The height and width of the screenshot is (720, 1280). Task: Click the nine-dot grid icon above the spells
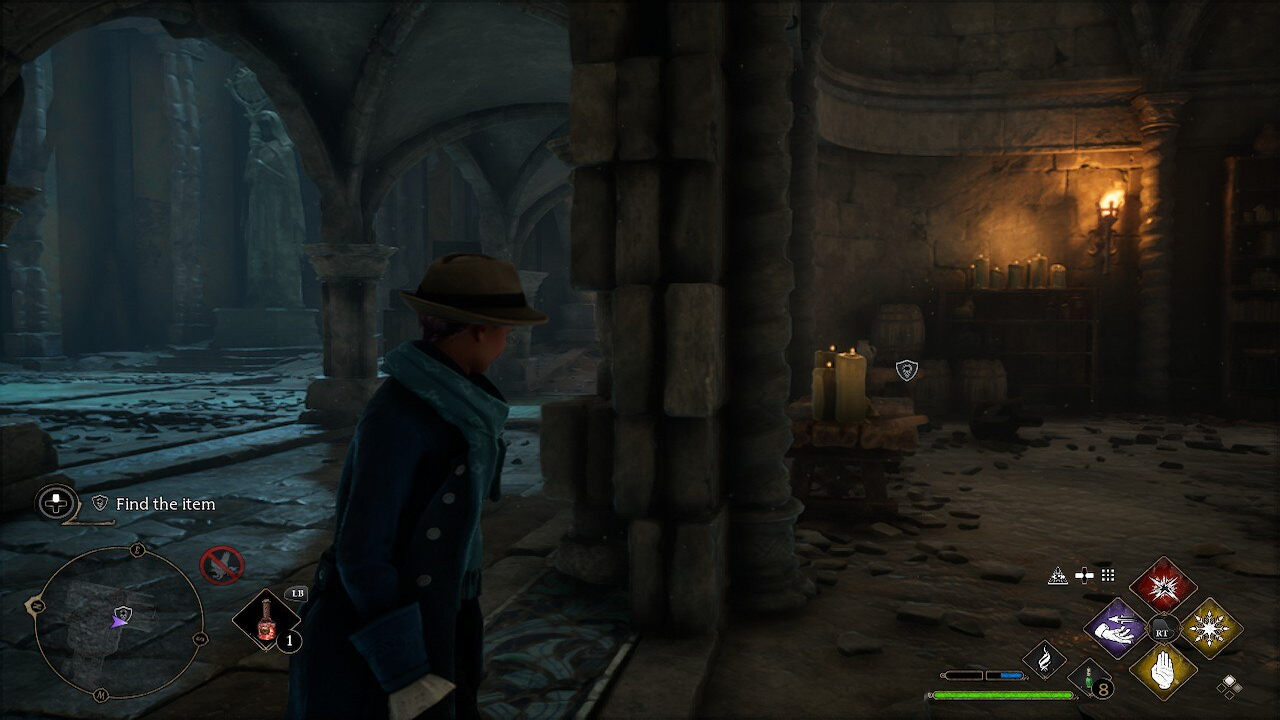point(1108,575)
